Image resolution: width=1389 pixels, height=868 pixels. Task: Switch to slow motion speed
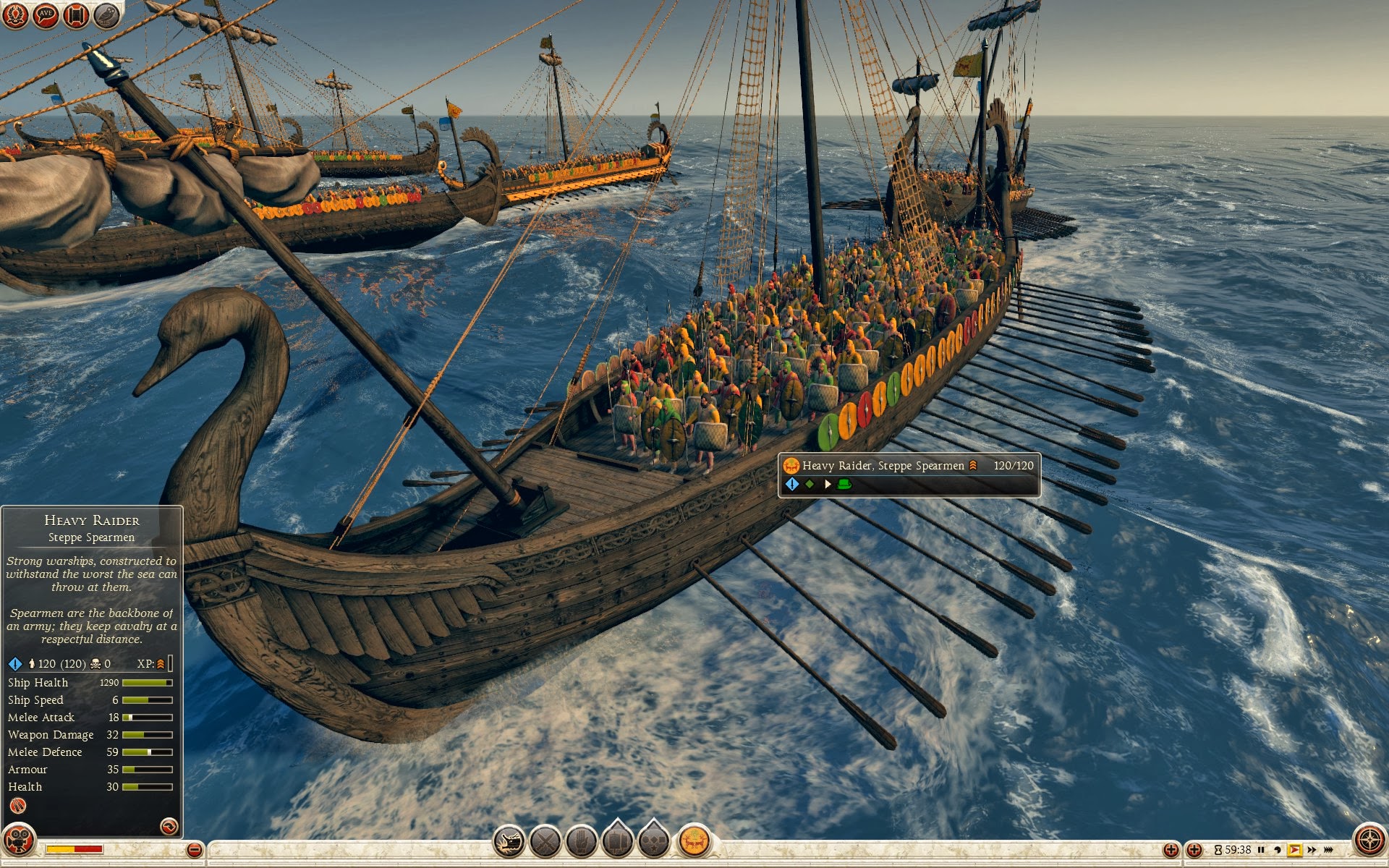click(x=1278, y=850)
